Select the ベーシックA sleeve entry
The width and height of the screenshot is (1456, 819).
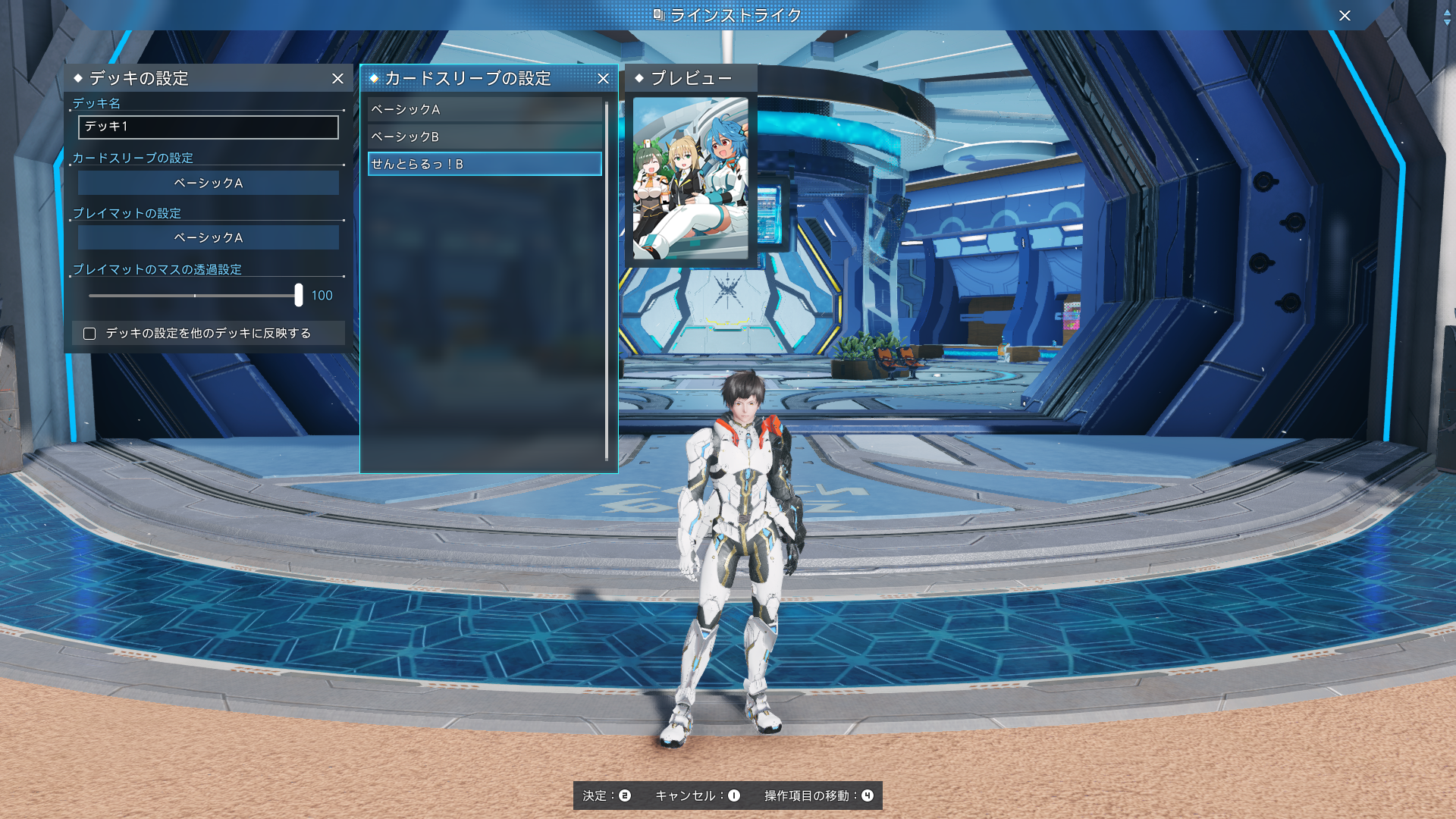pyautogui.click(x=485, y=110)
